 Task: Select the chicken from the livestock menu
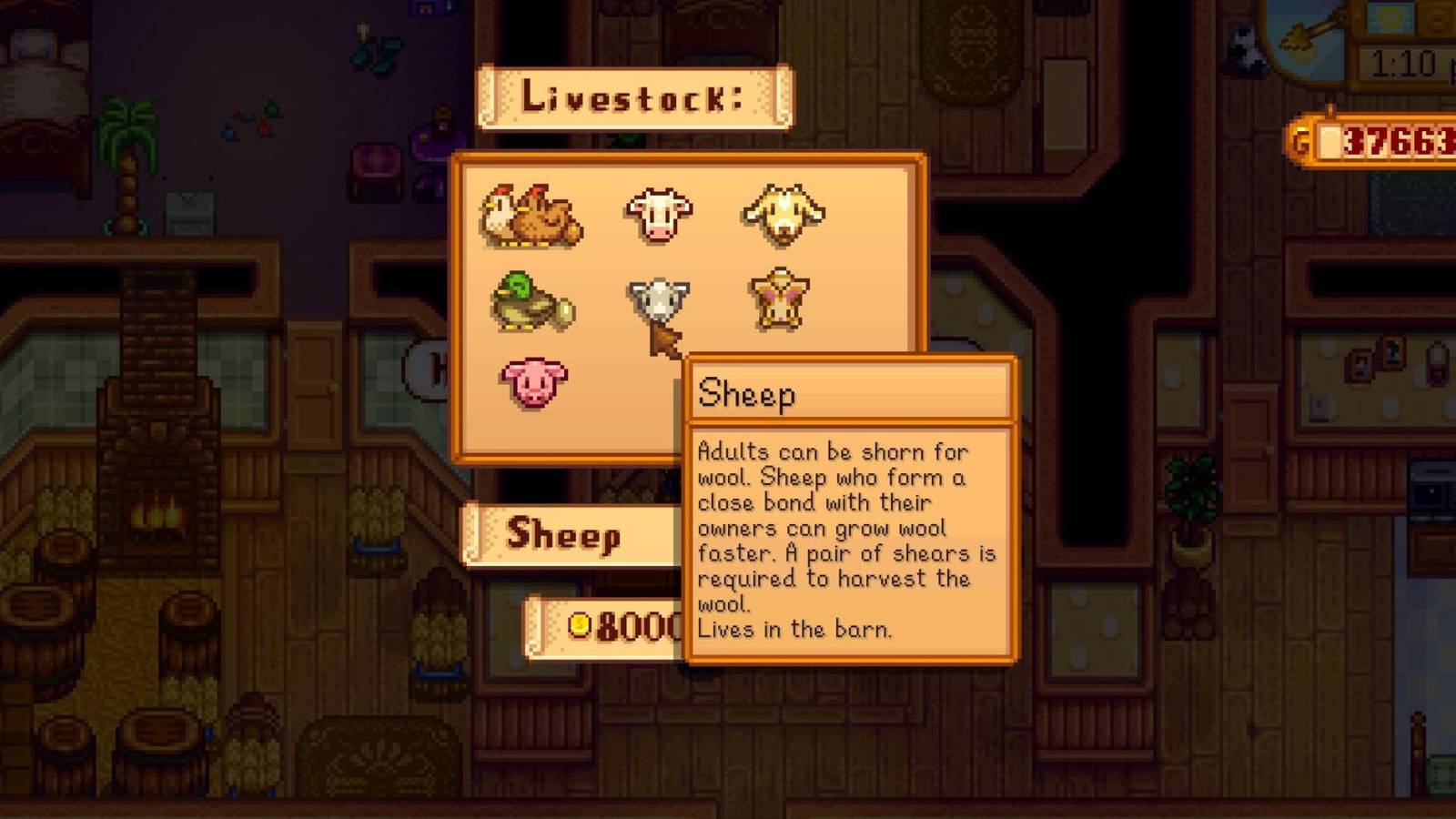[x=532, y=217]
